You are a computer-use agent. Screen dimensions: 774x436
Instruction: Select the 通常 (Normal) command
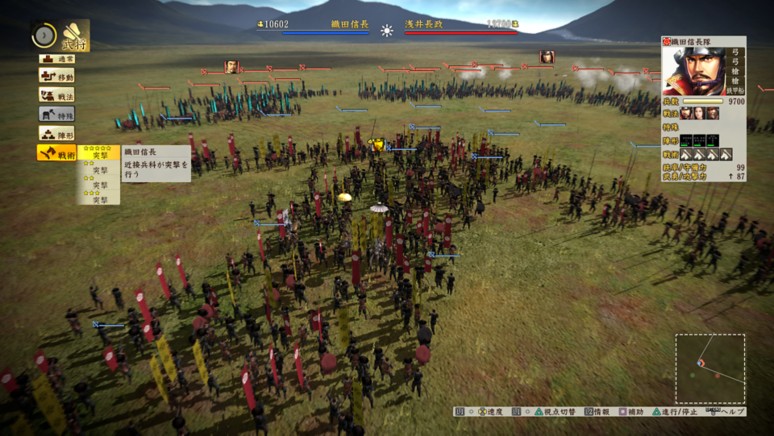(56, 59)
